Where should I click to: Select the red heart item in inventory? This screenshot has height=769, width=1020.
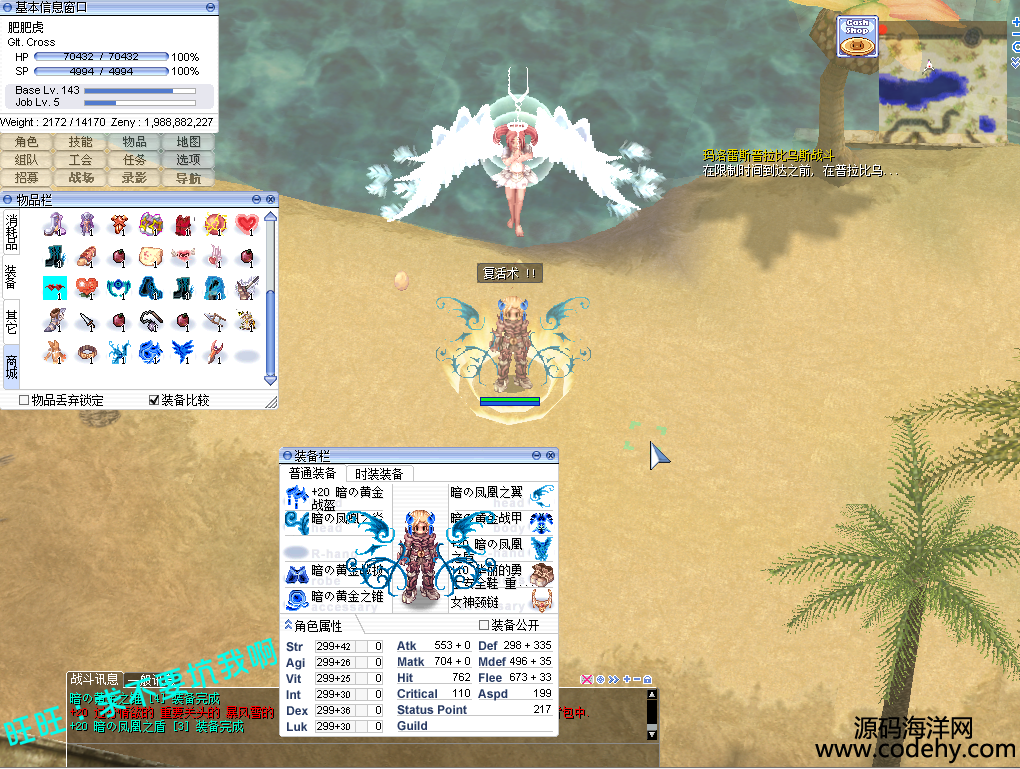pos(247,224)
